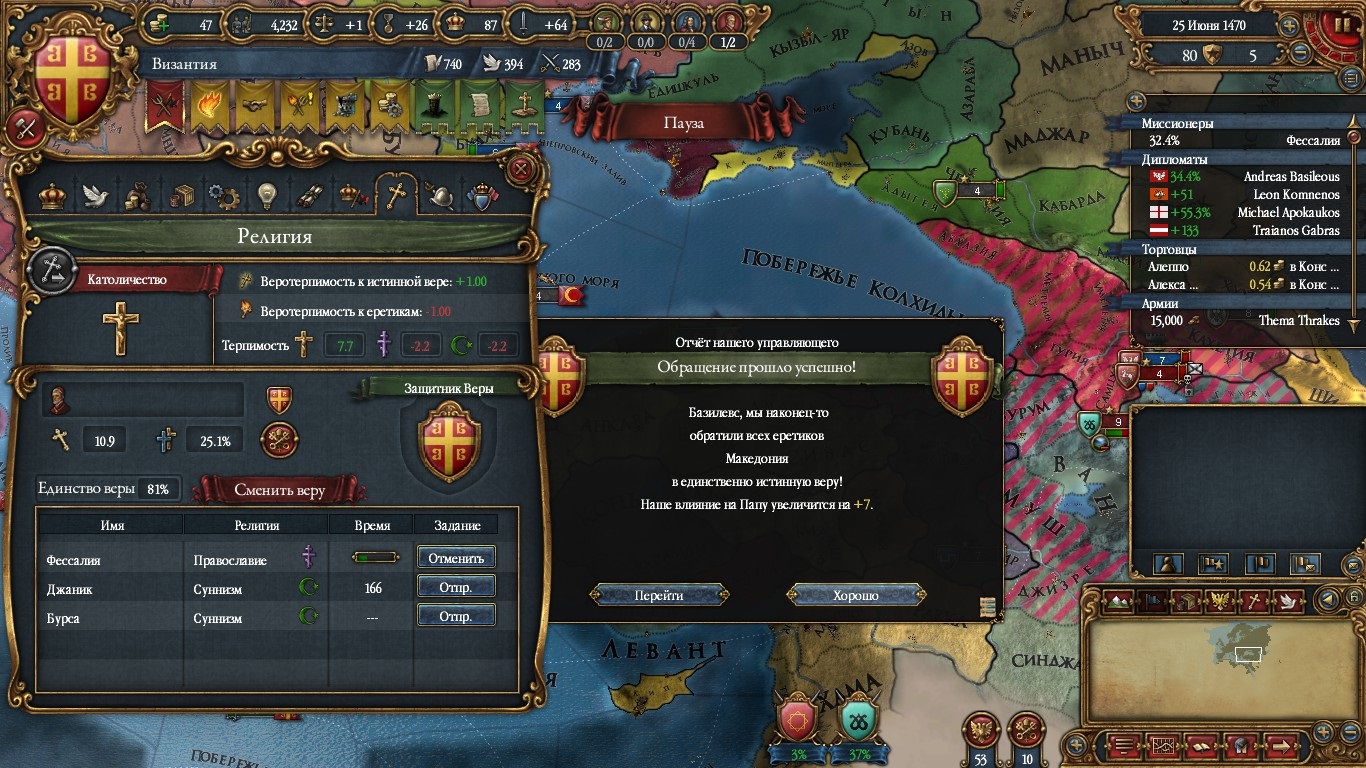Send a missionary to Джаник
The height and width of the screenshot is (768, 1366).
(456, 587)
